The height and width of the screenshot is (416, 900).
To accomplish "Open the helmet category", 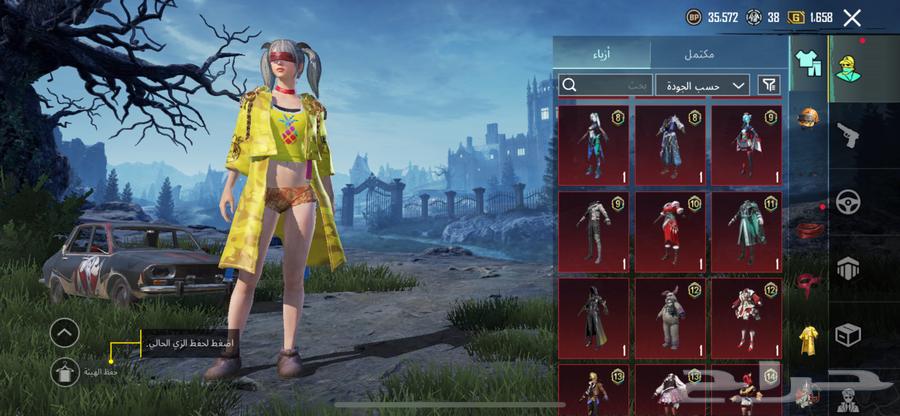I will point(808,120).
